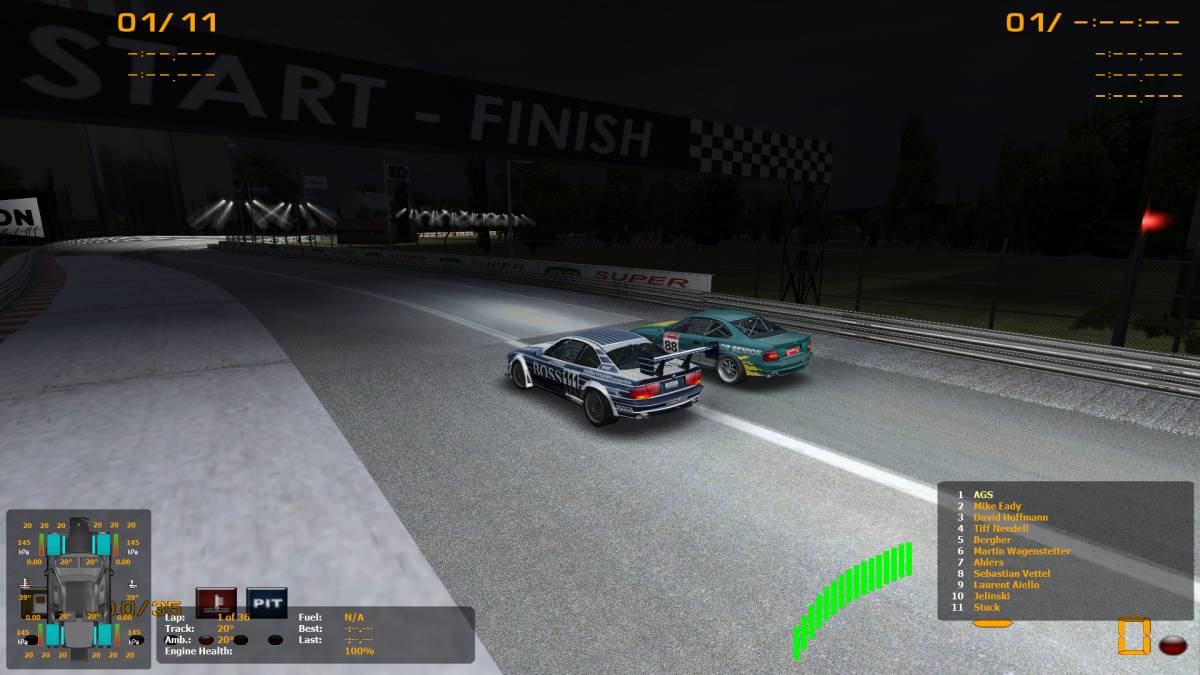This screenshot has height=675, width=1200.
Task: Click Martin Wagenstetter in the standings
Action: (x=1021, y=551)
